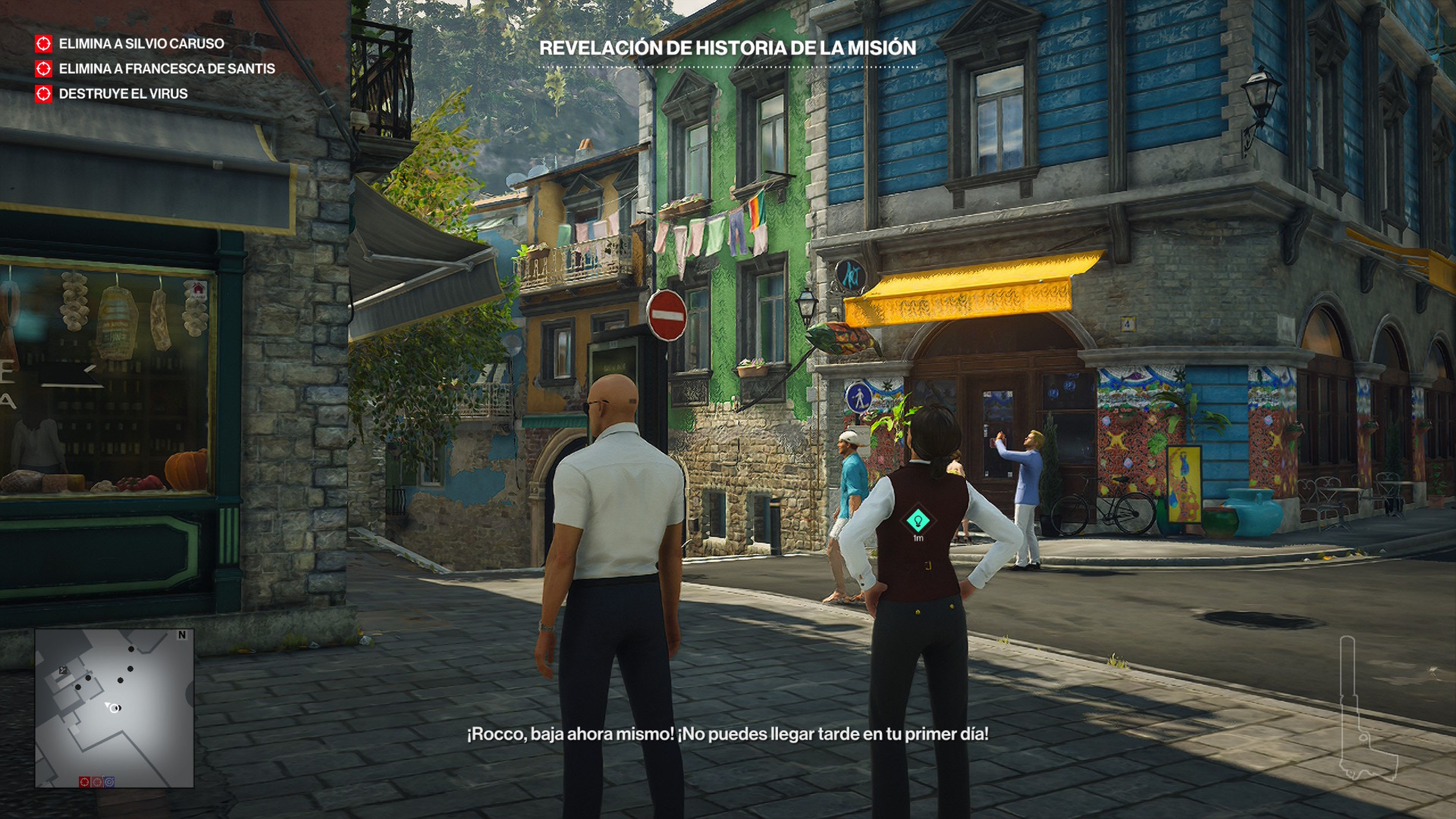Viewport: 1456px width, 819px height.
Task: Click the white house marker on the minimap
Action: (63, 670)
